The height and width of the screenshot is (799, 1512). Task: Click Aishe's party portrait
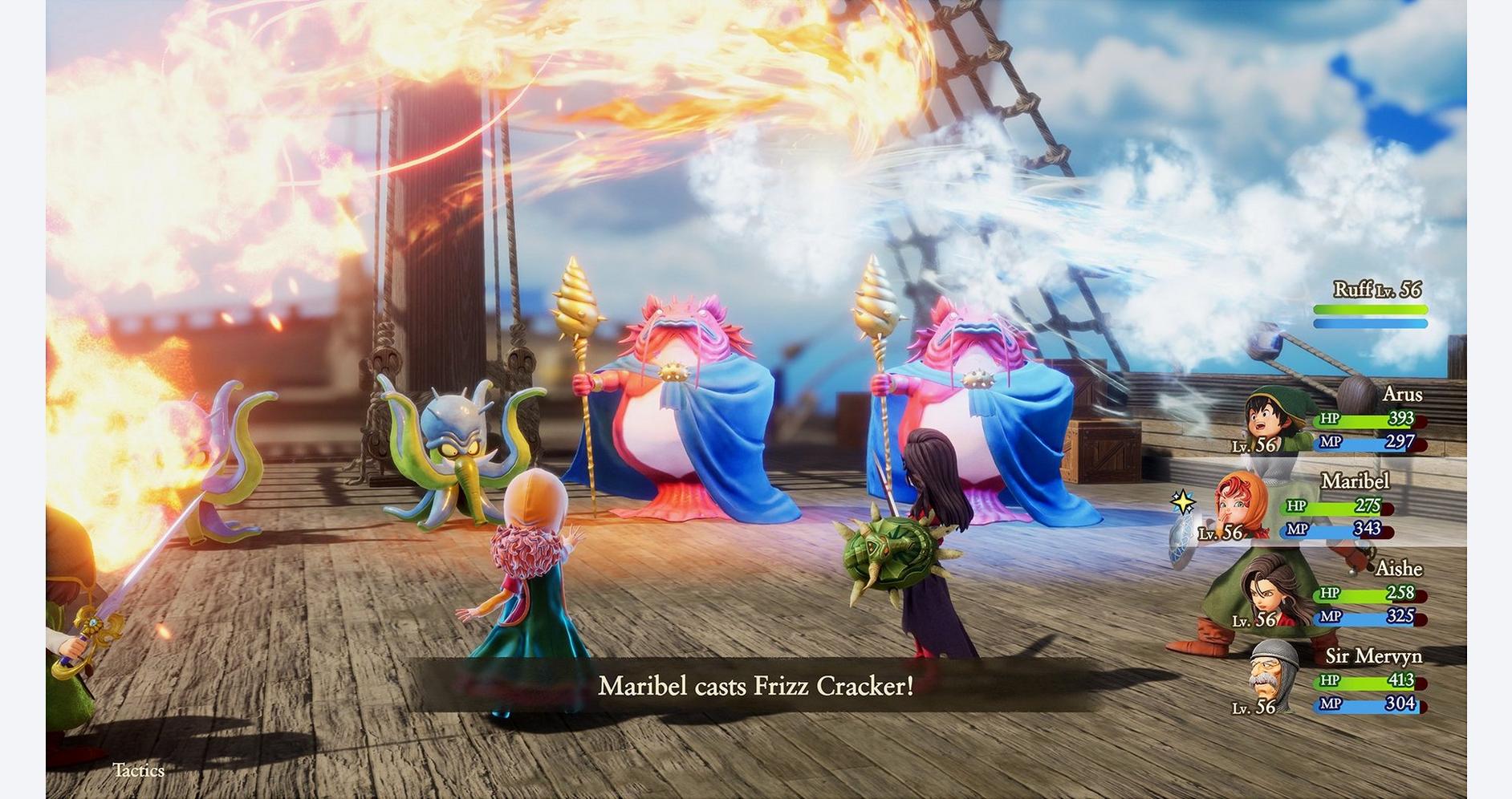(x=1270, y=592)
